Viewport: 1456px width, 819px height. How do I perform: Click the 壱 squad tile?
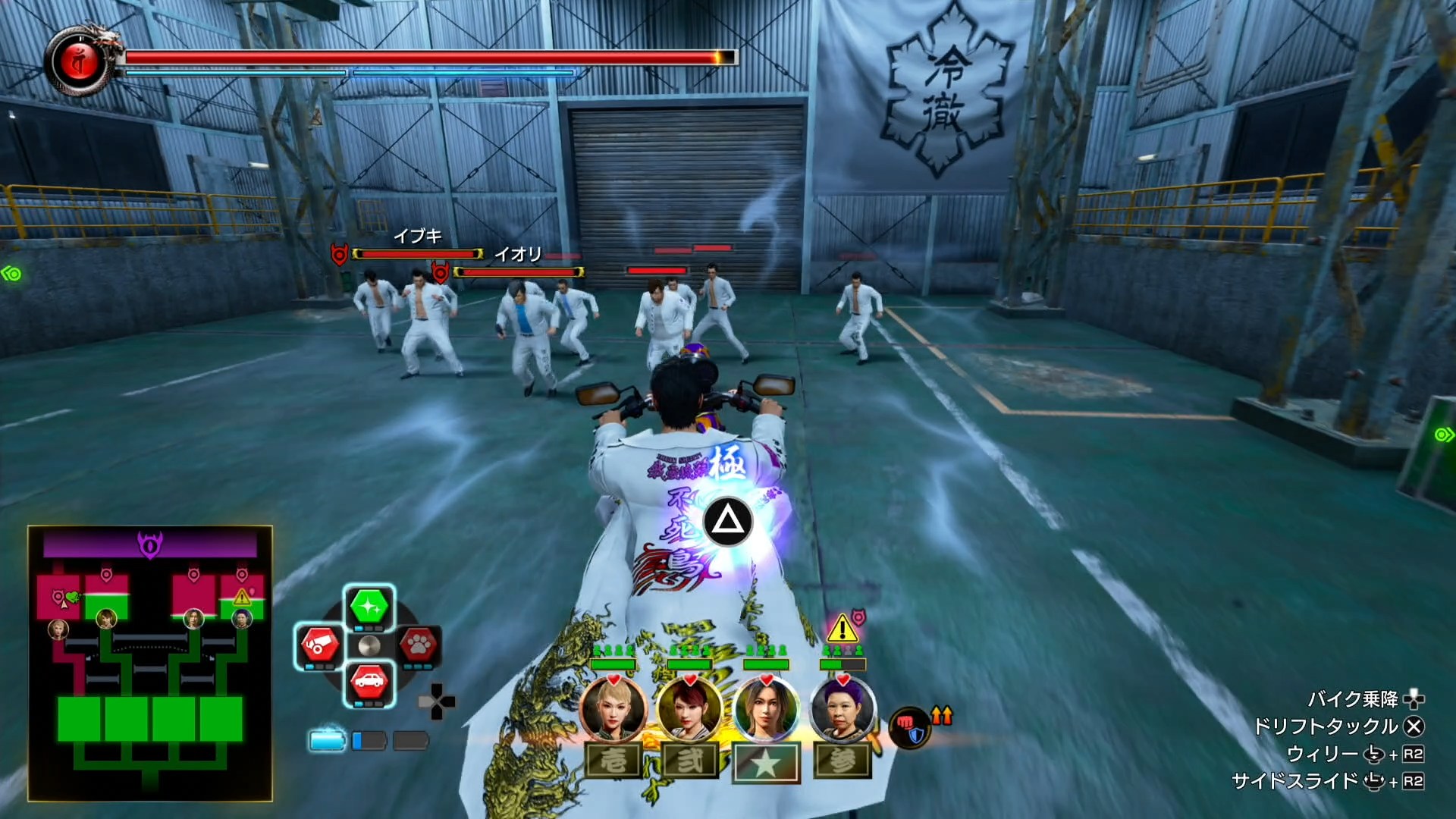click(x=613, y=761)
